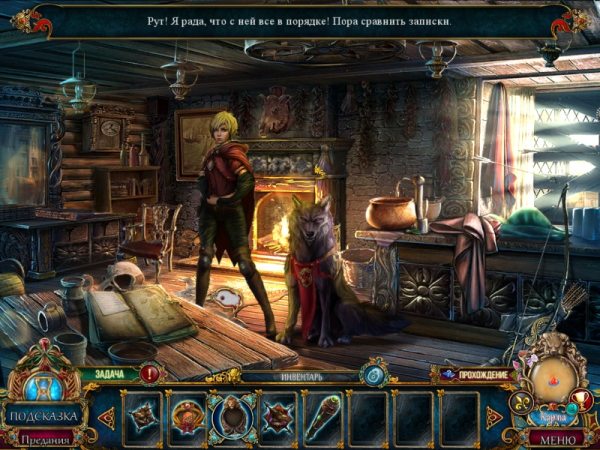
Task: Open the Меню game menu
Action: (x=552, y=439)
